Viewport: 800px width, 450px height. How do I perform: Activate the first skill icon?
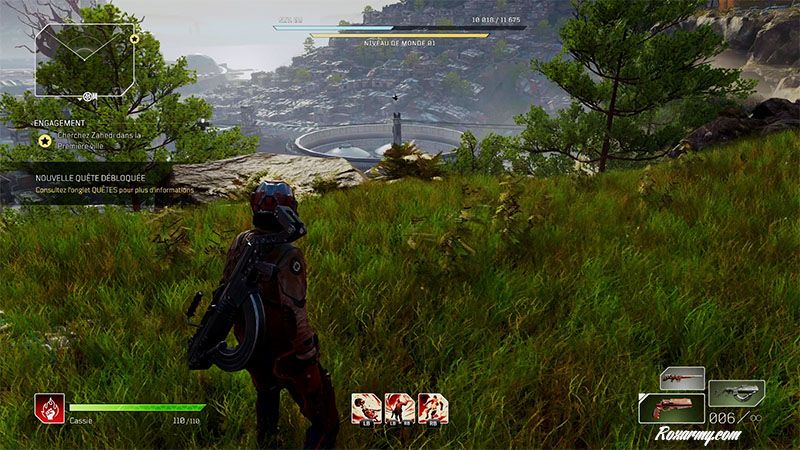(366, 407)
